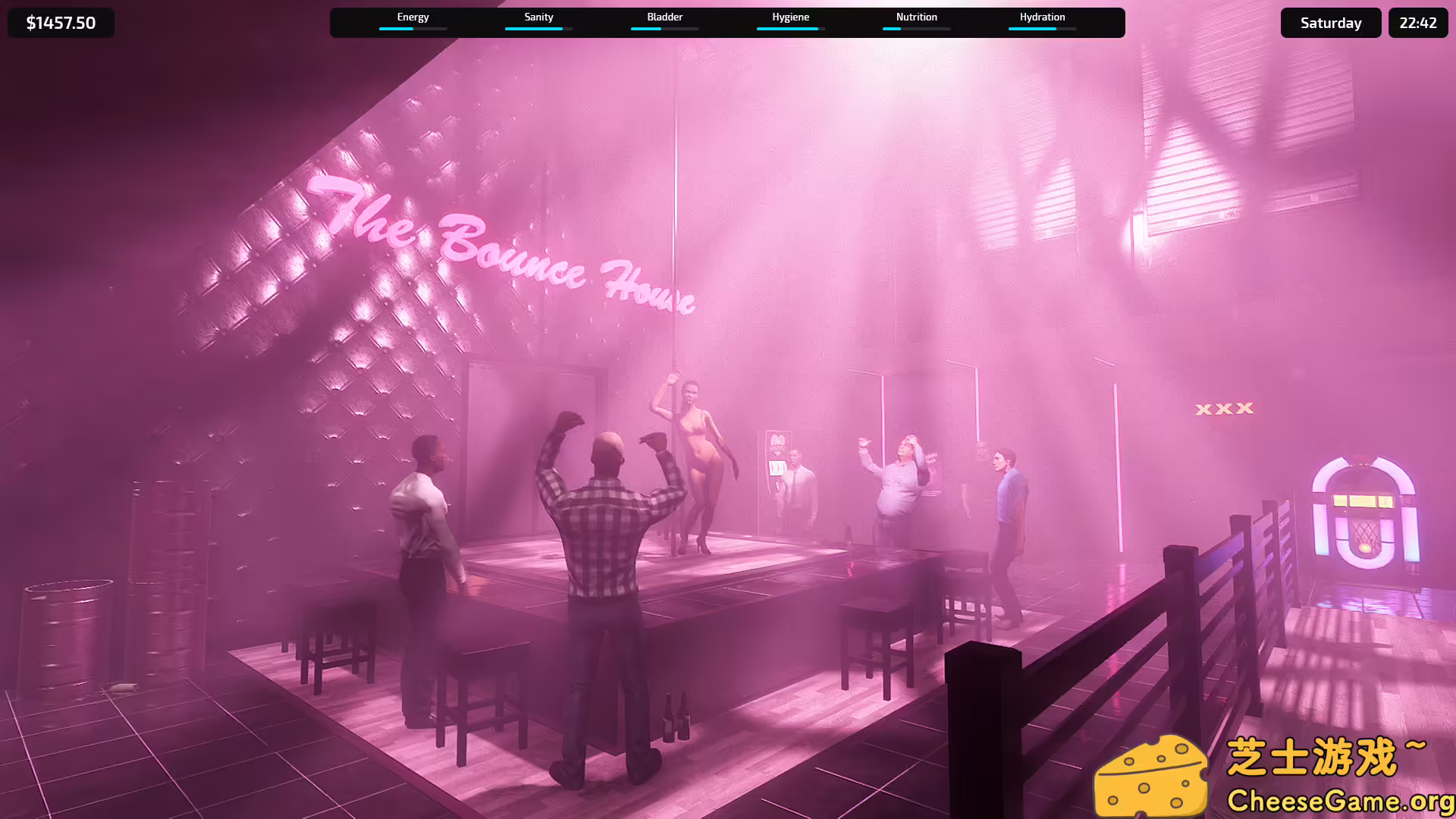Select the Sanity stat icon
The image size is (1456, 819).
pos(538,17)
